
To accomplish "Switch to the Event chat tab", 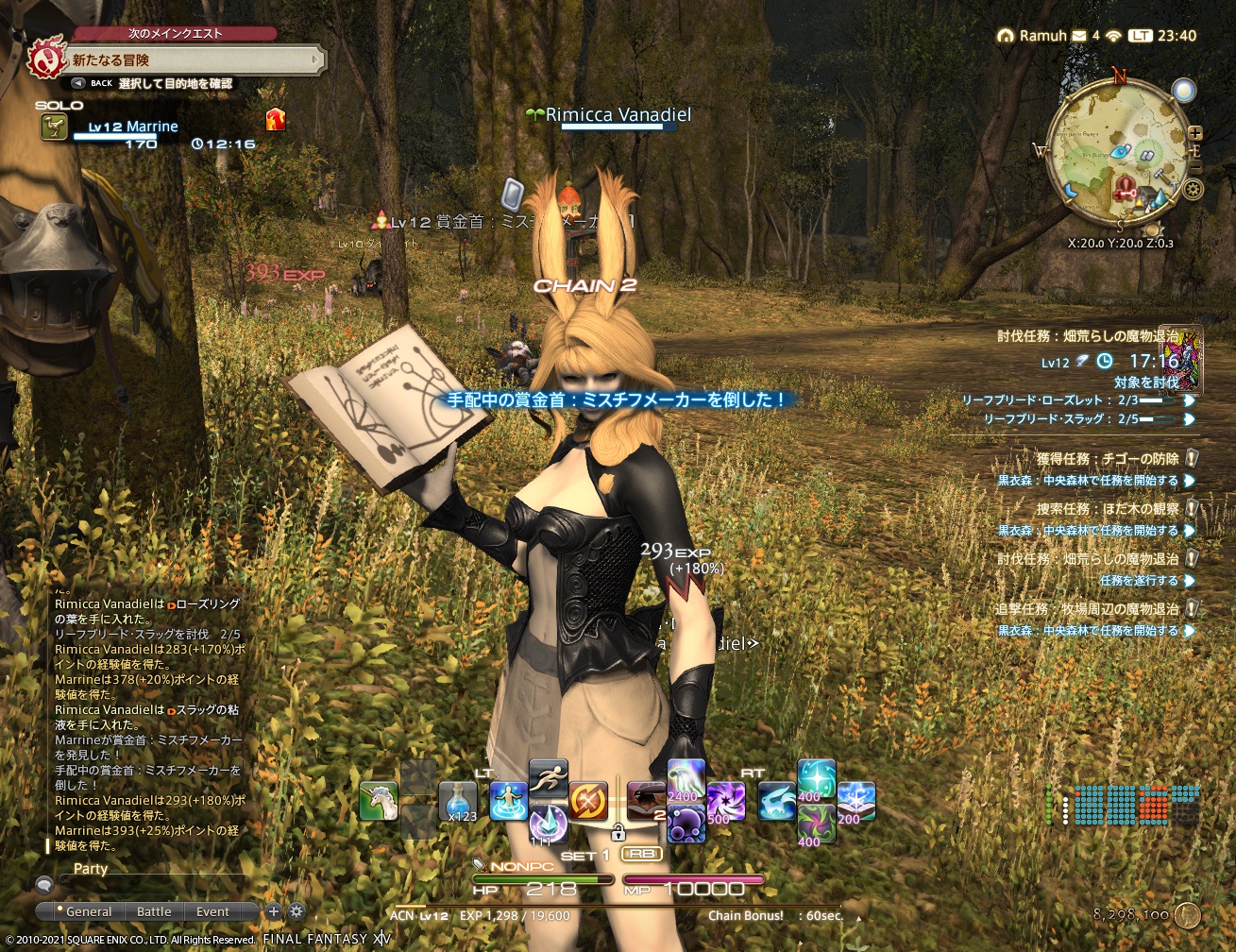I will (x=212, y=911).
